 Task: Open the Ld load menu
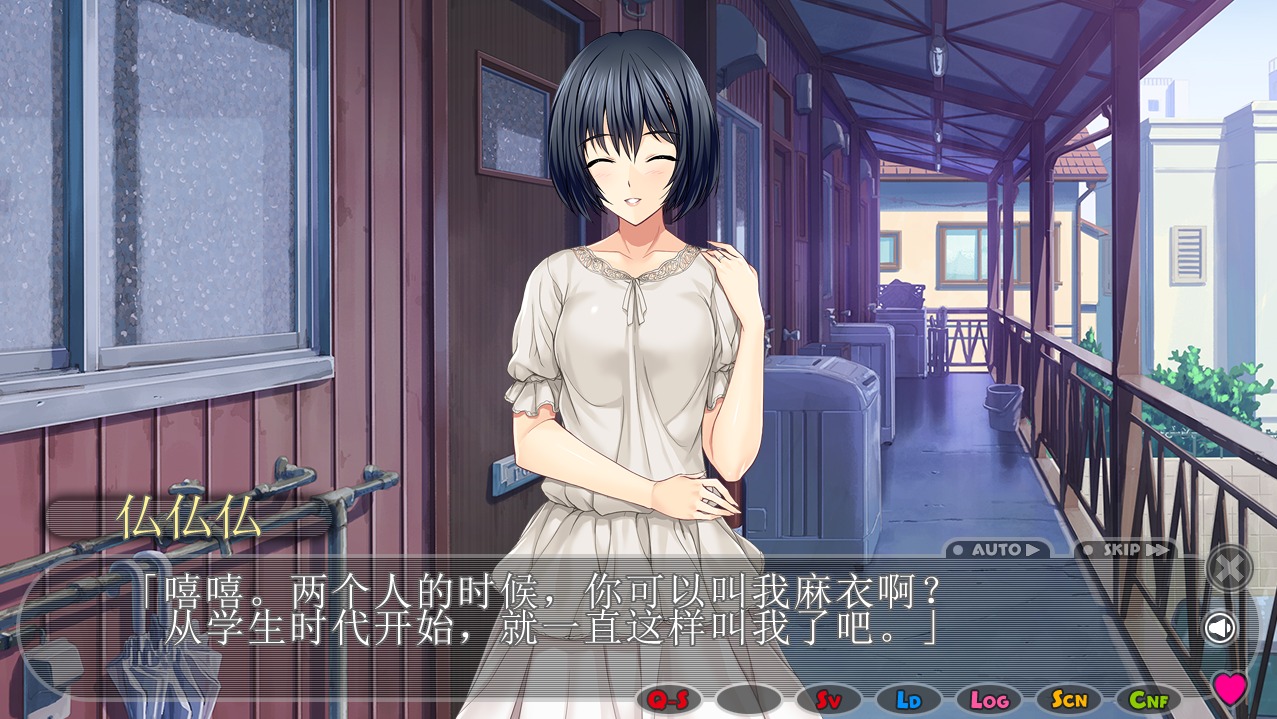[908, 699]
